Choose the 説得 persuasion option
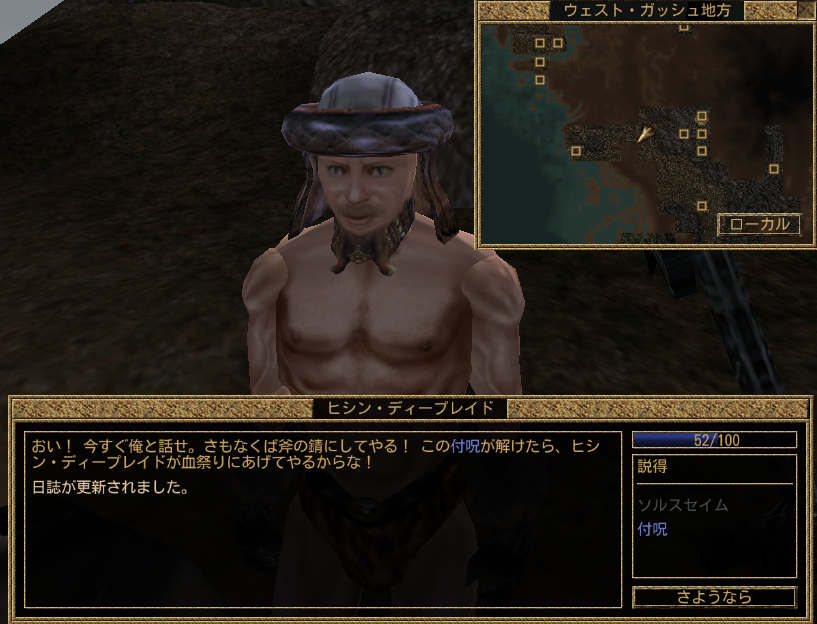 point(652,467)
